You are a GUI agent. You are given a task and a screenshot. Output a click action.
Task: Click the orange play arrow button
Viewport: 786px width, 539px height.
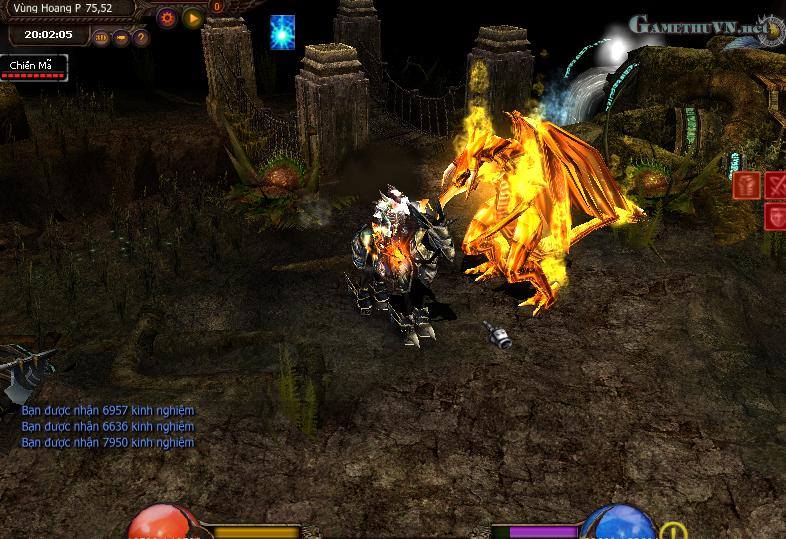tap(193, 17)
